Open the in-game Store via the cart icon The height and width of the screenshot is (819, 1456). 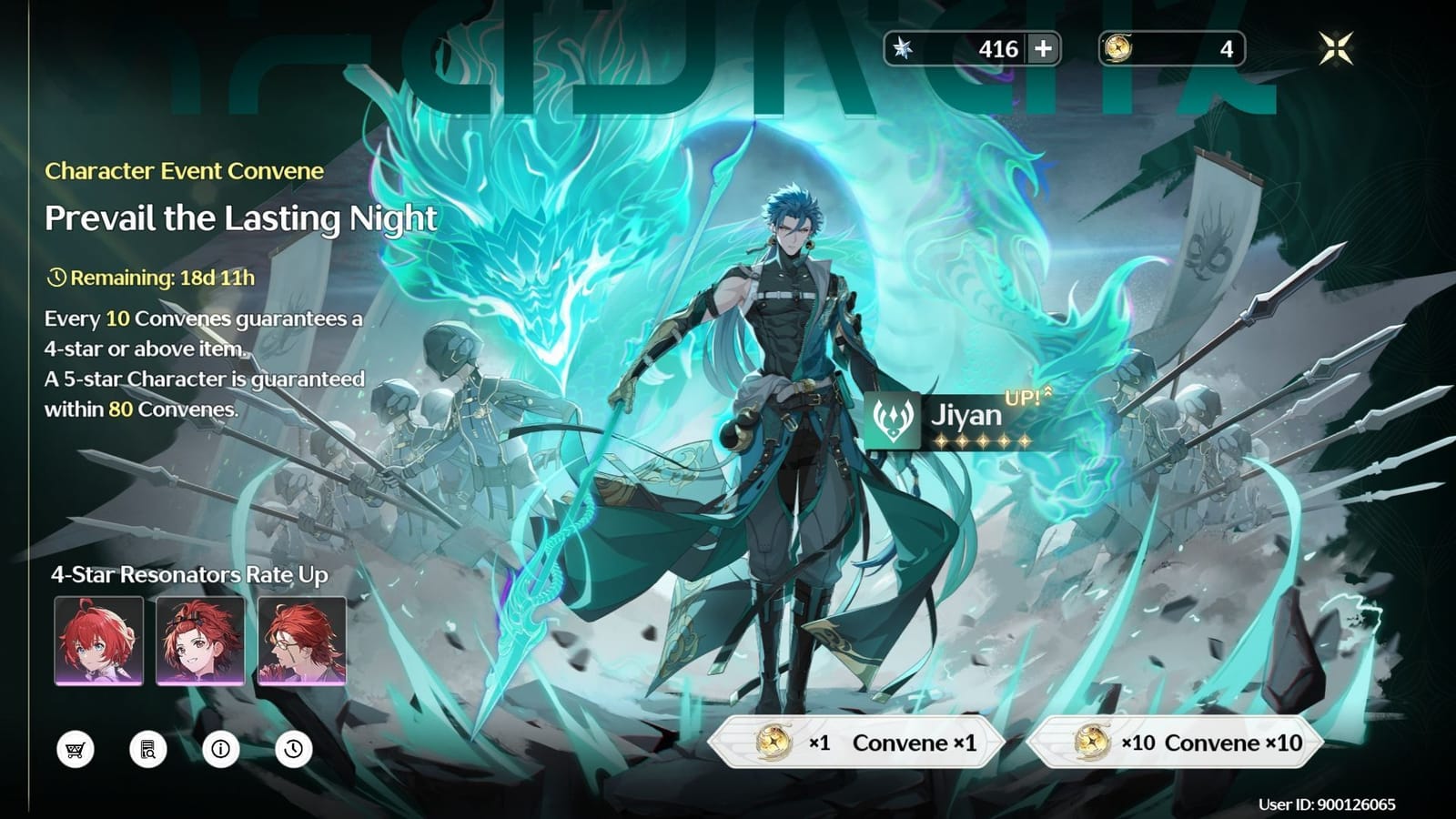click(x=76, y=751)
